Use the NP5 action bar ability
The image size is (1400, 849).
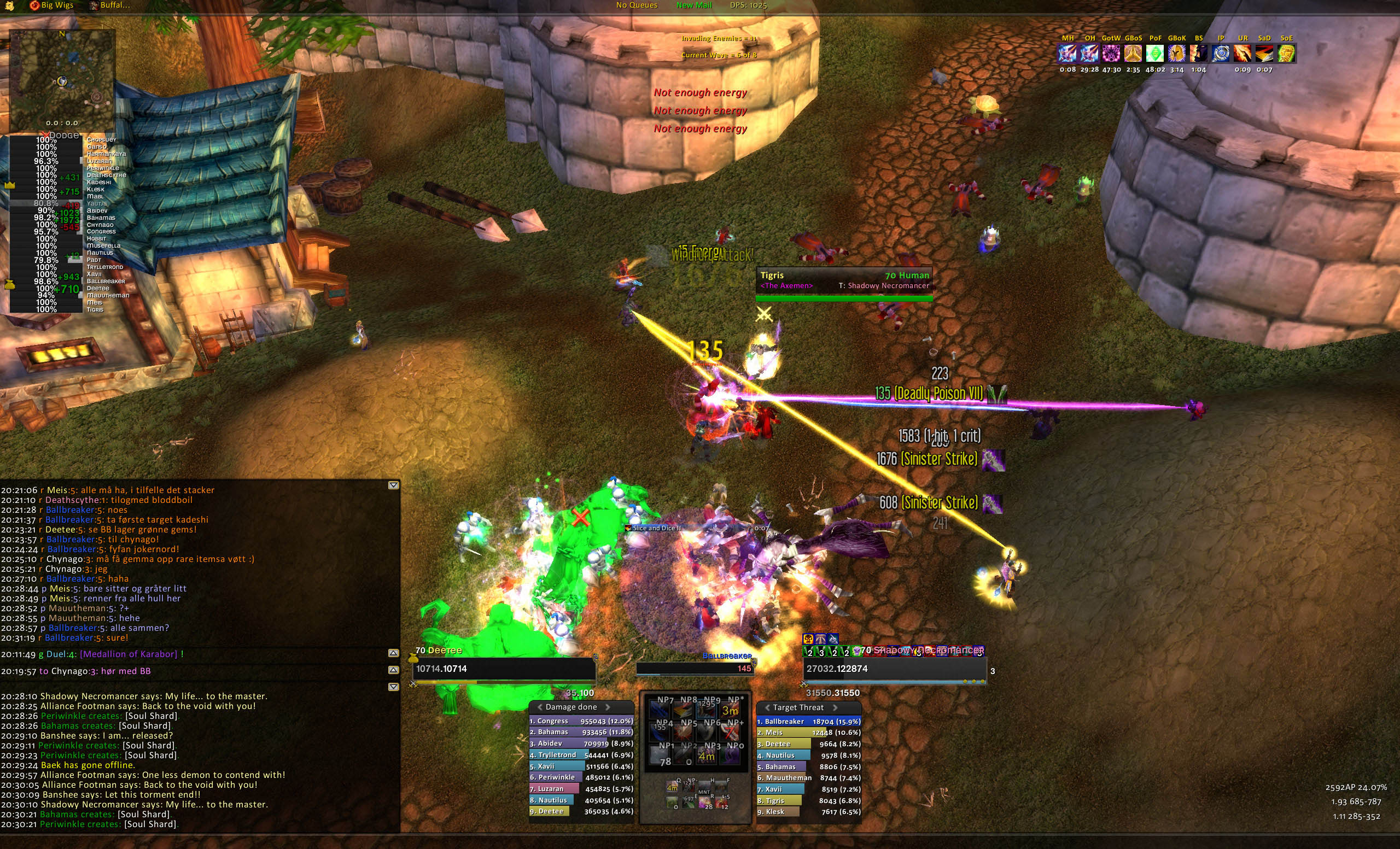click(x=689, y=730)
